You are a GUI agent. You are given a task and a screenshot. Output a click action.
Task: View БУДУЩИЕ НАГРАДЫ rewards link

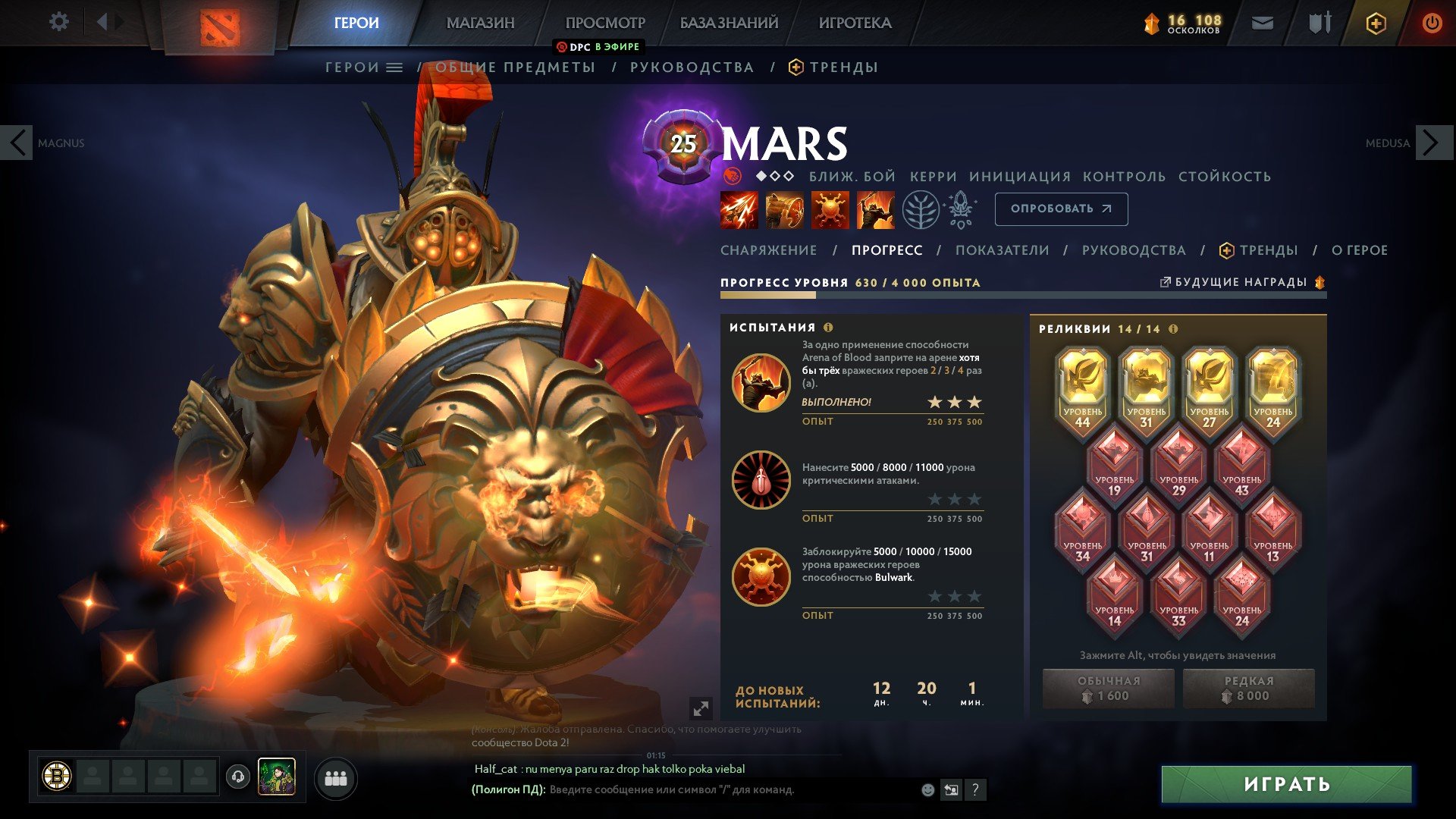[1241, 282]
